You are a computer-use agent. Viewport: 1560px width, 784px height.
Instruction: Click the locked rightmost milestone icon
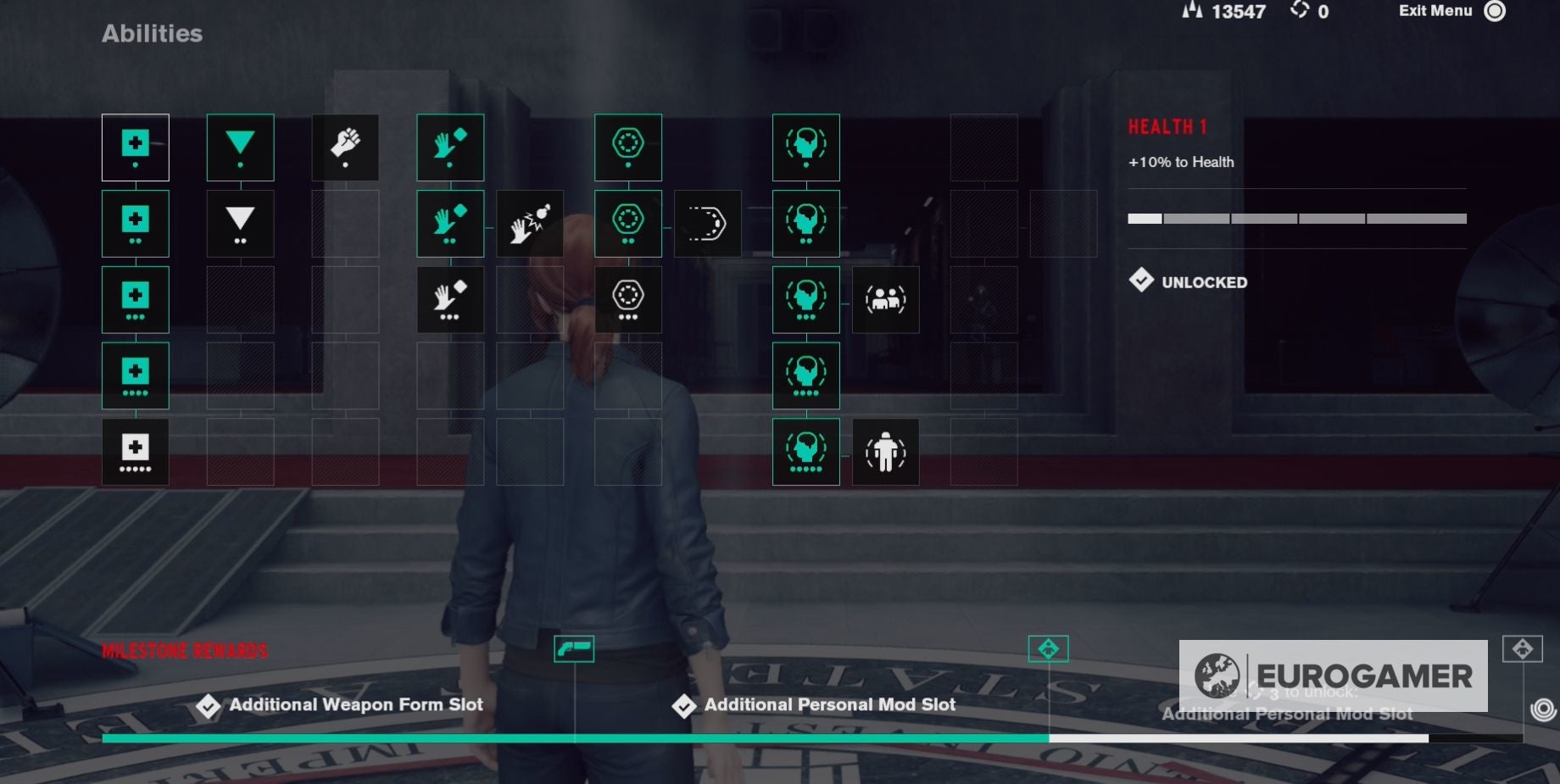click(x=1522, y=648)
